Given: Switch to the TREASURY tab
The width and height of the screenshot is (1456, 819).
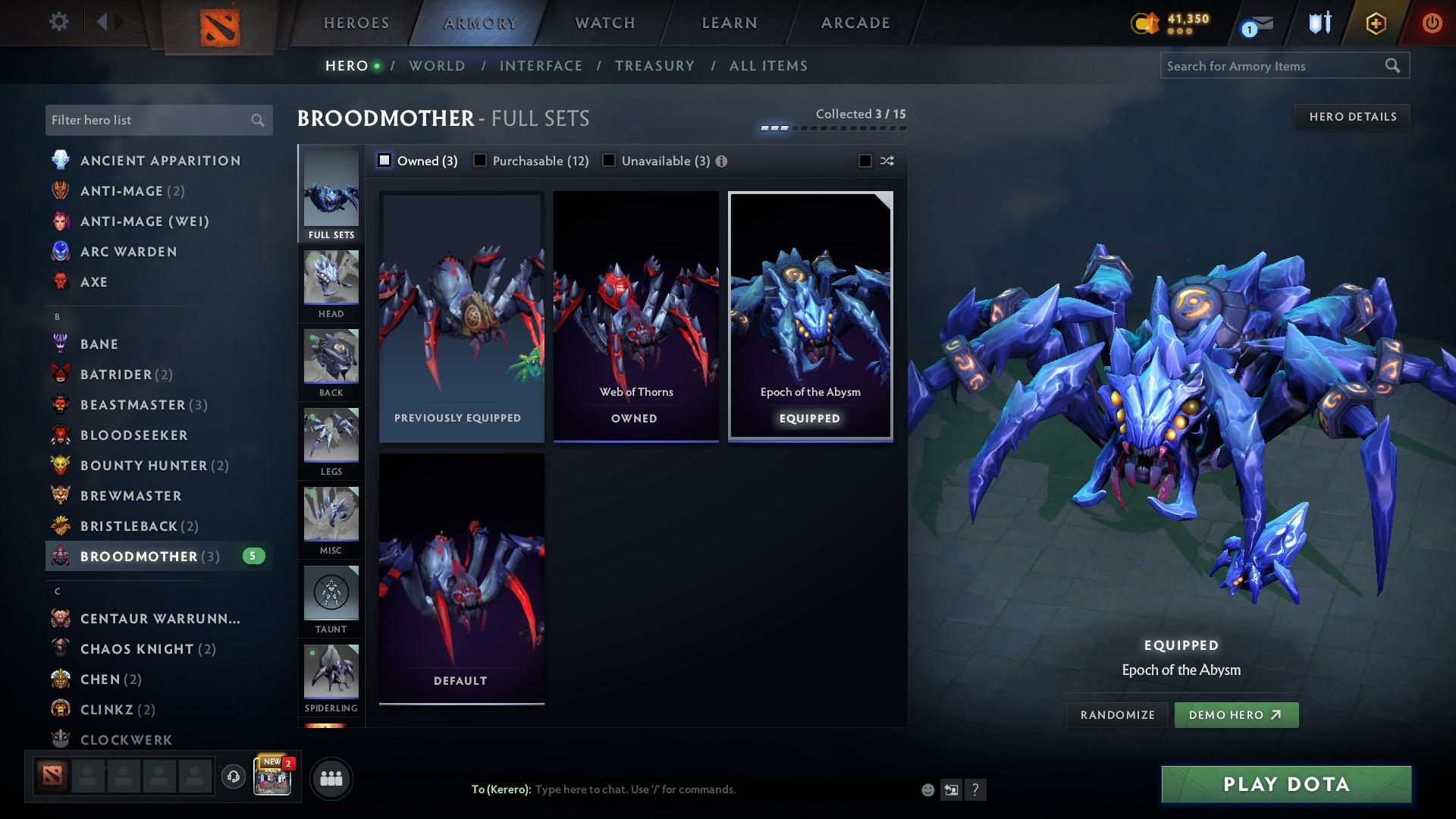Looking at the screenshot, I should point(654,66).
